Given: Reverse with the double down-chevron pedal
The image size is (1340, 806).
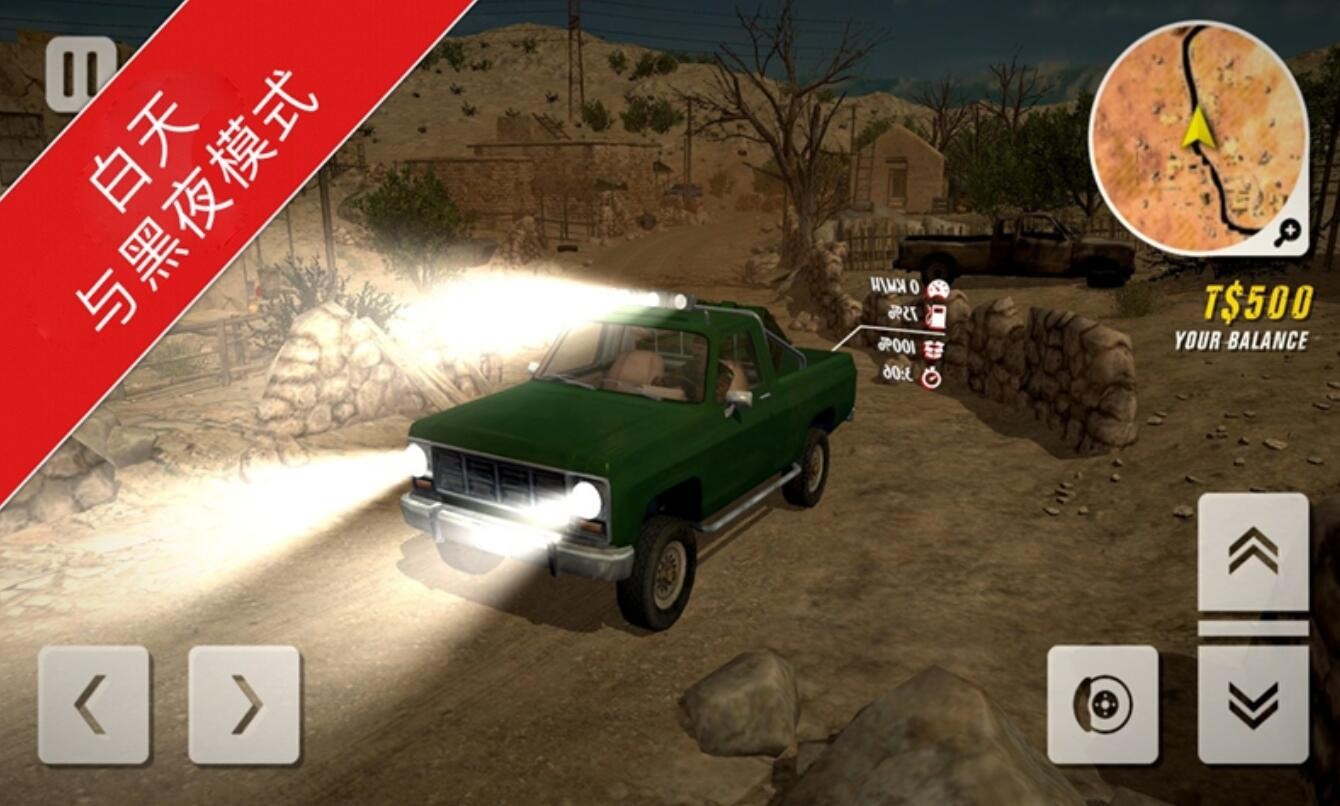Looking at the screenshot, I should coord(1253,705).
